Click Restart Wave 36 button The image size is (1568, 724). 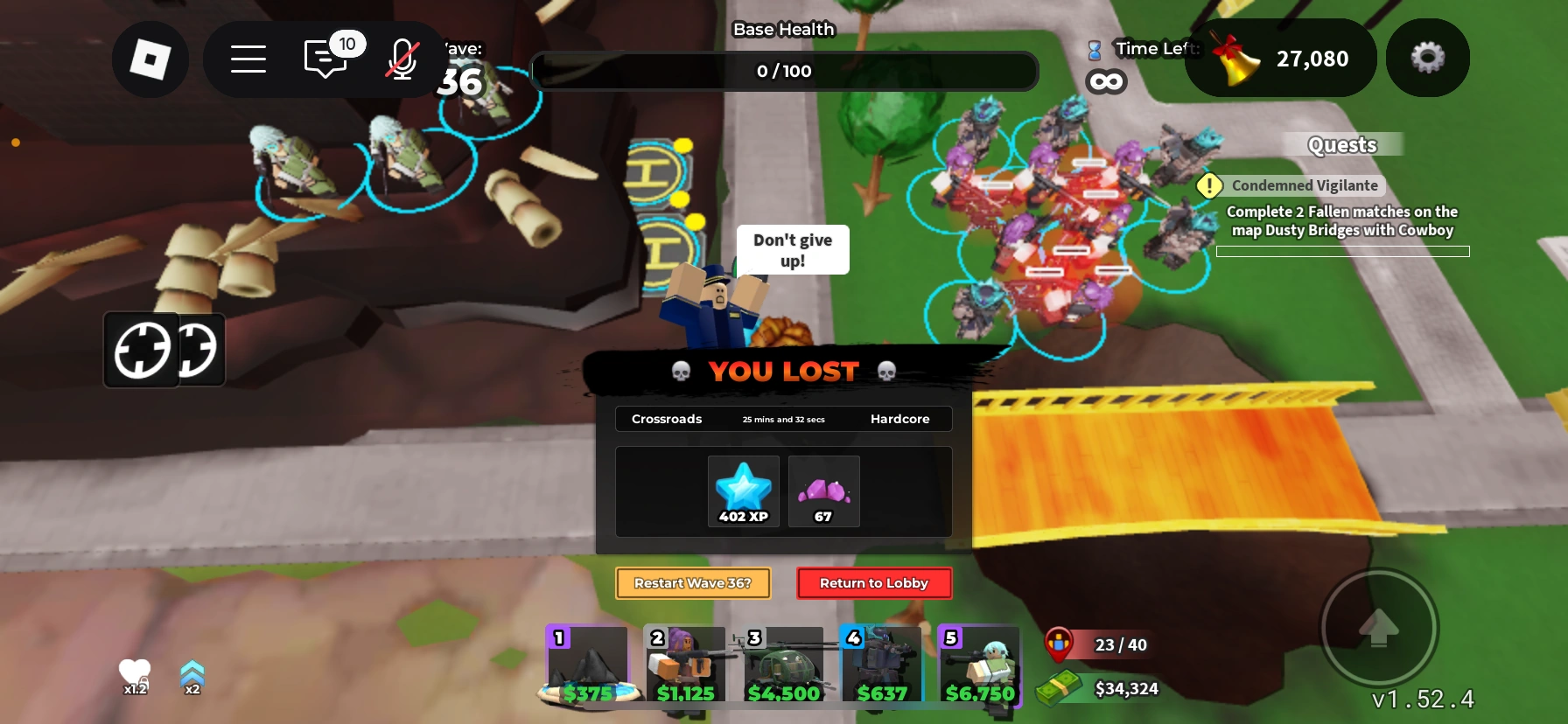pos(692,582)
